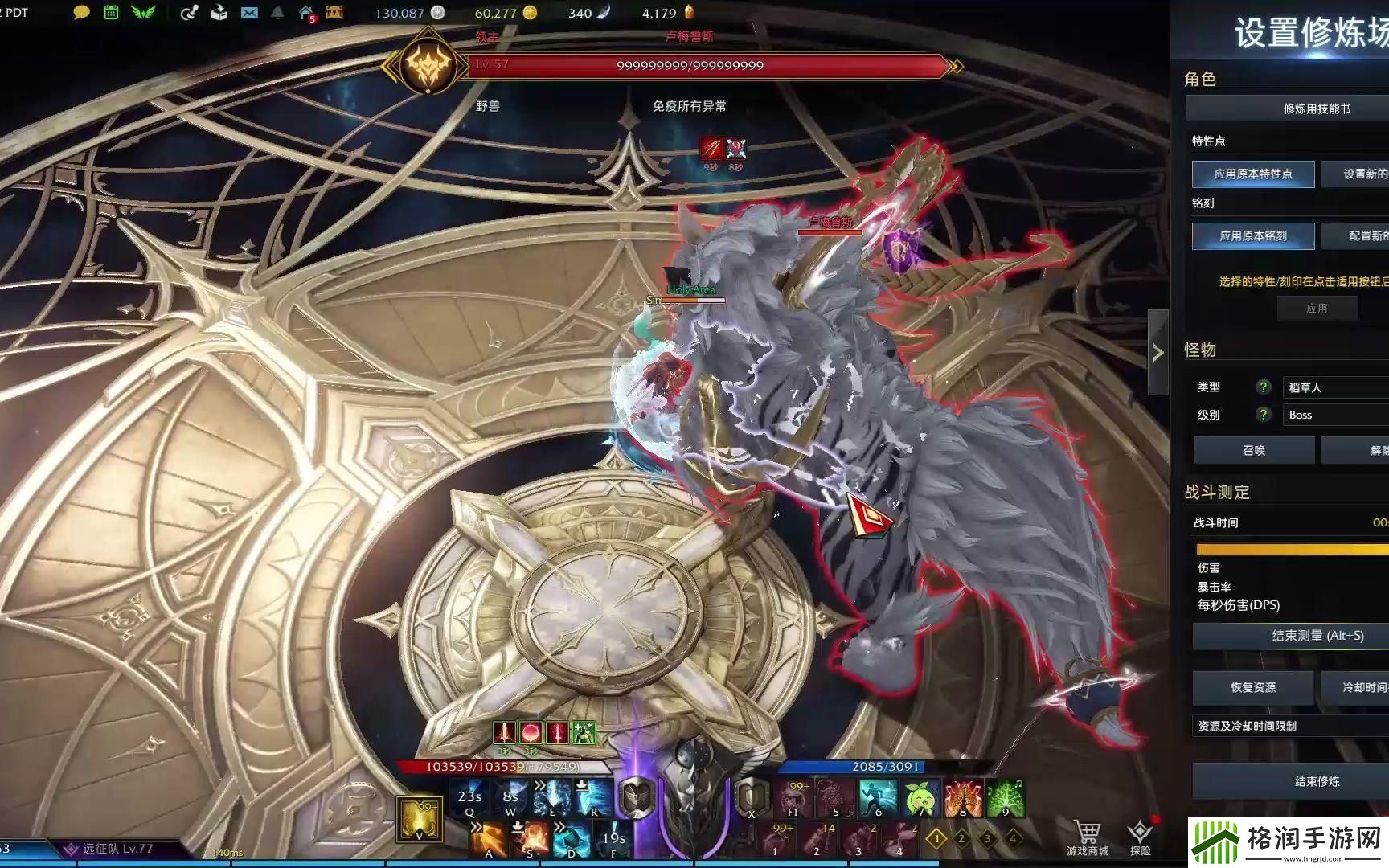Screen dimensions: 1389x868
Task: Select 修炼用技能书 button
Action: pos(1316,108)
